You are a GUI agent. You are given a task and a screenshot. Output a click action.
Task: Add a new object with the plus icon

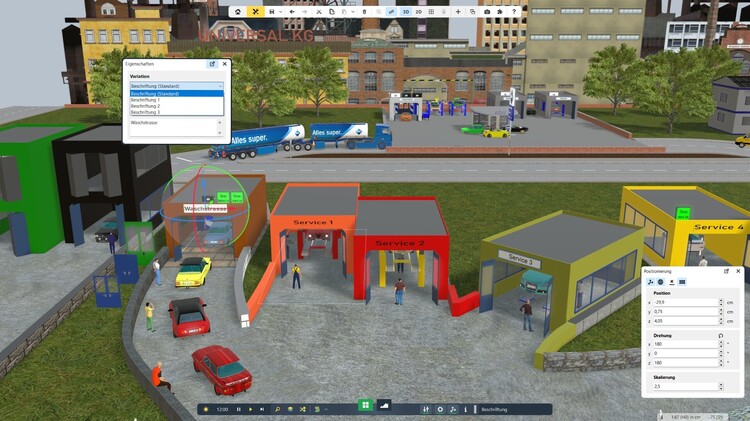tap(458, 11)
